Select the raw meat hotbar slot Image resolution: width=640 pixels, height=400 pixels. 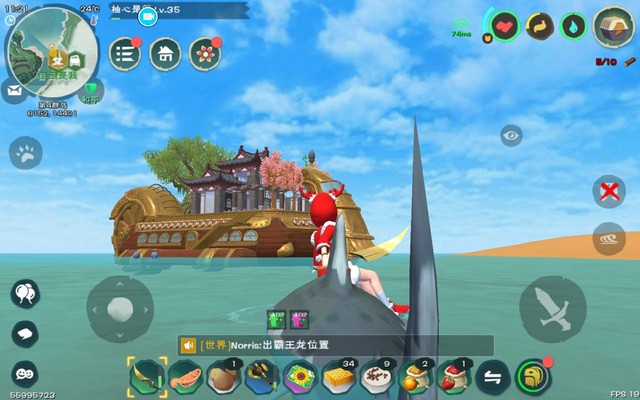[x=185, y=377]
